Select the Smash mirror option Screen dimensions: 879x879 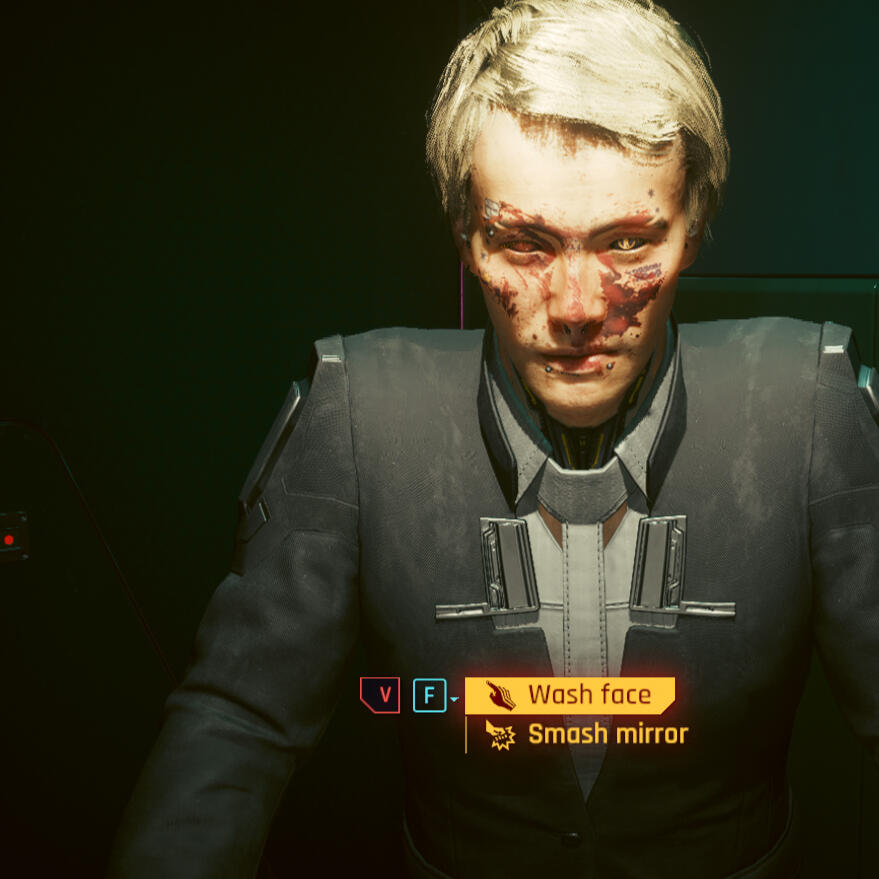coord(588,735)
